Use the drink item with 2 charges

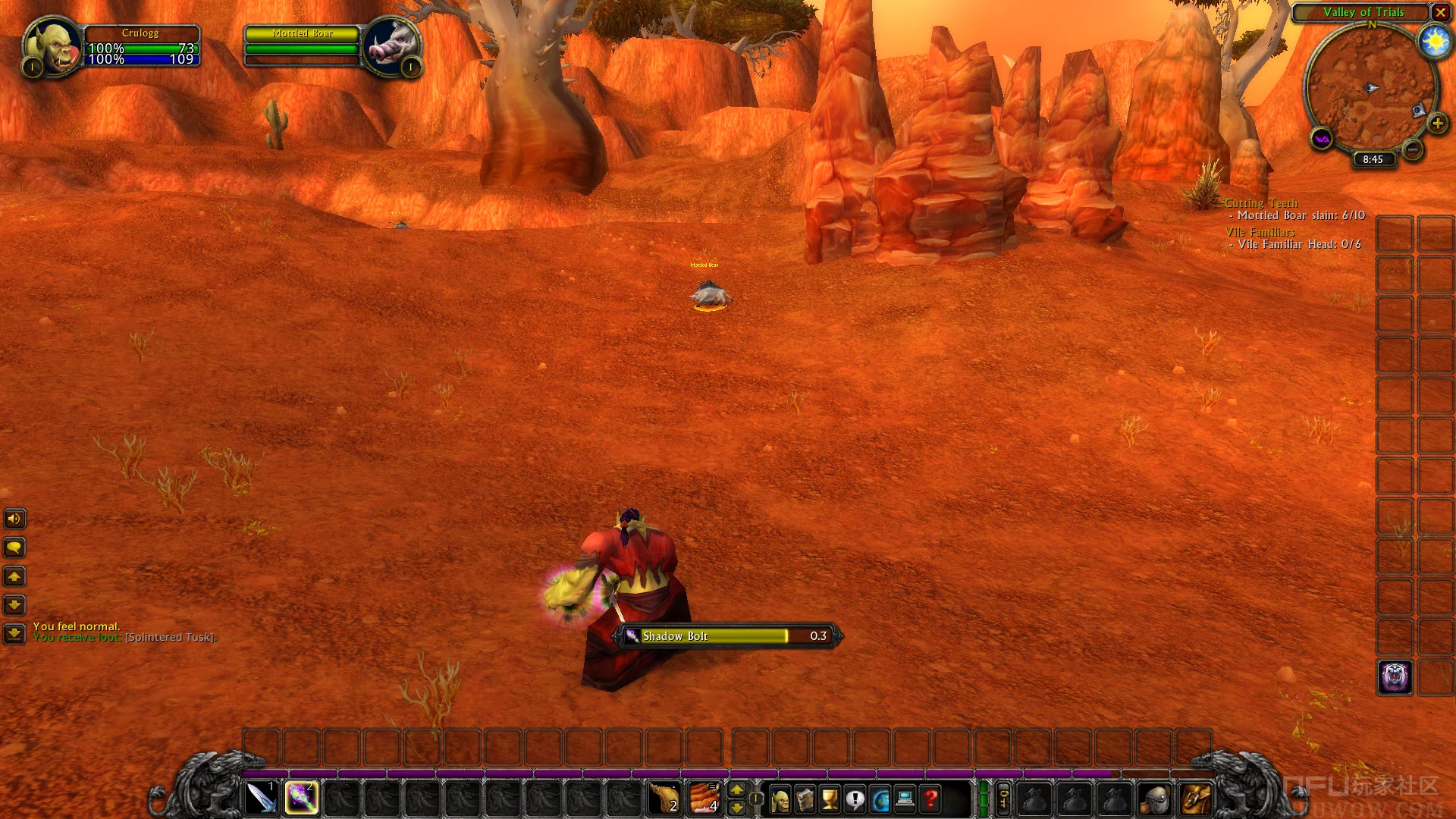[665, 799]
